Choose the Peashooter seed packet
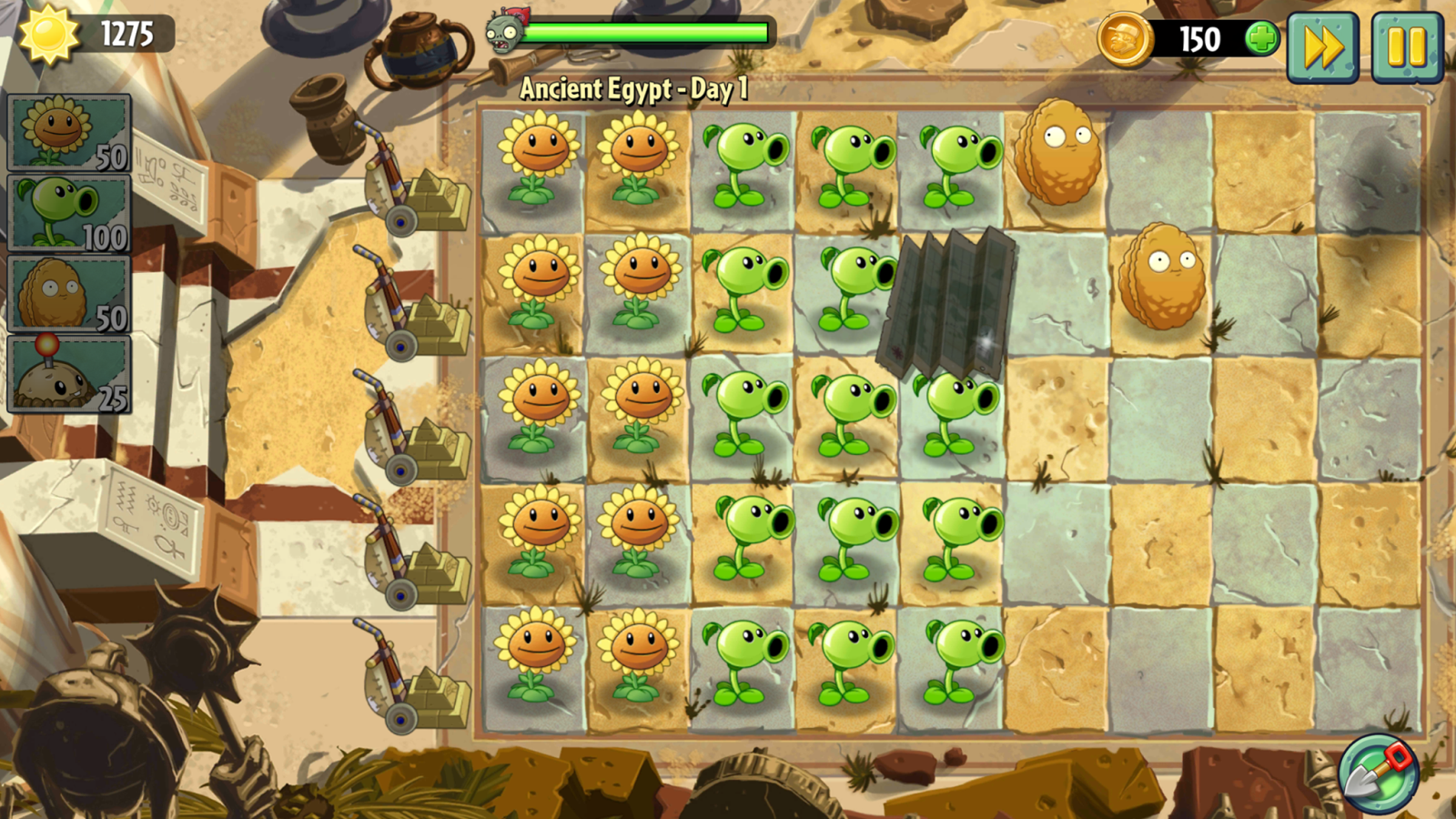Image resolution: width=1456 pixels, height=819 pixels. [x=69, y=213]
